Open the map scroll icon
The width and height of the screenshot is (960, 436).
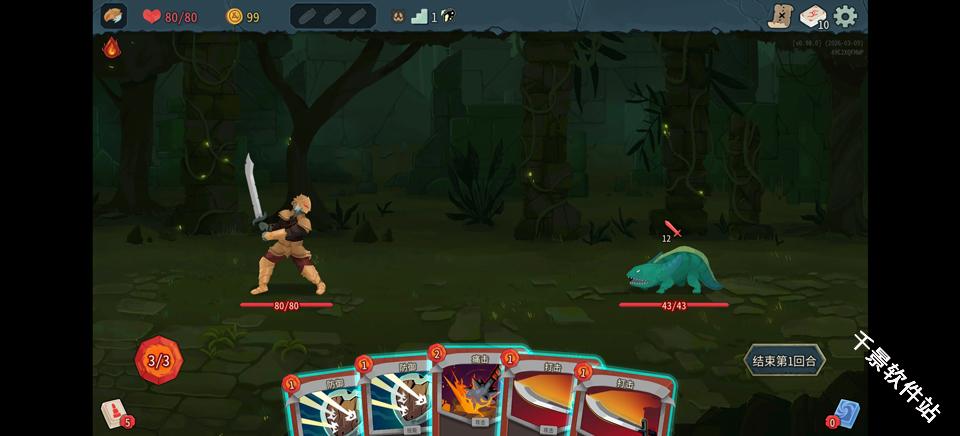tap(780, 16)
